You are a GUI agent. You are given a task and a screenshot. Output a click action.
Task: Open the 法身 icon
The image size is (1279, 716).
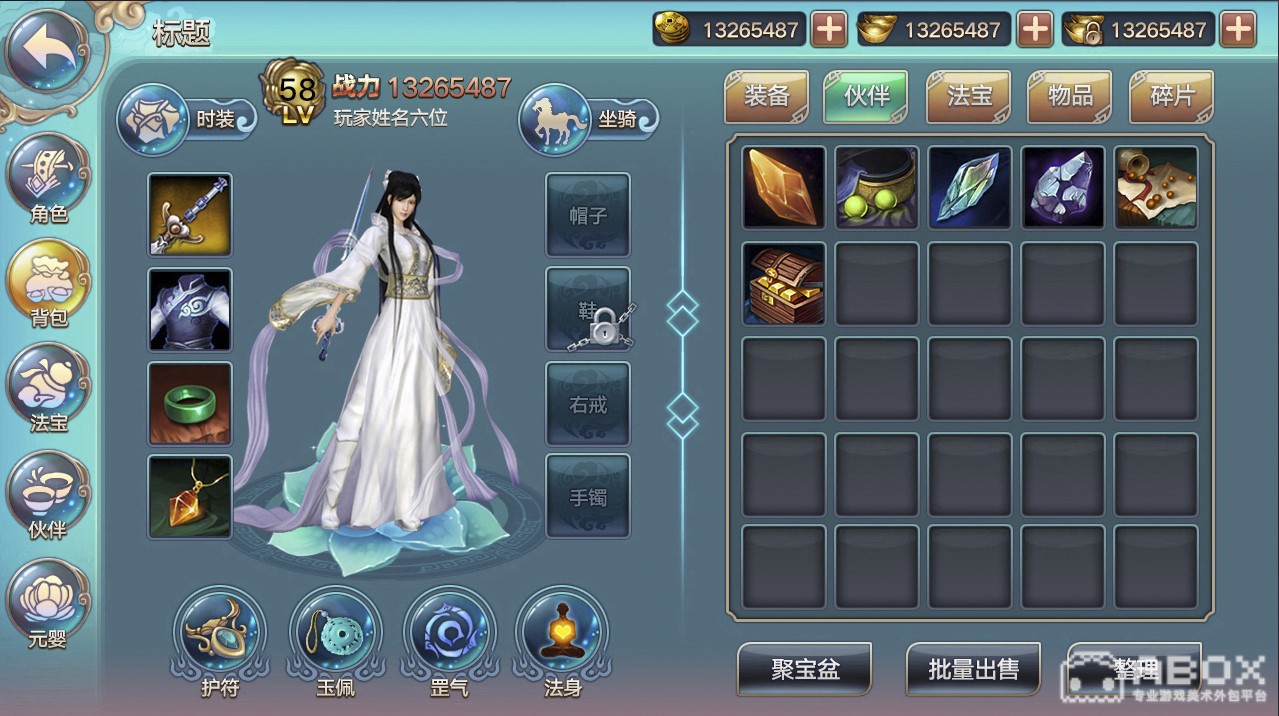[x=562, y=638]
